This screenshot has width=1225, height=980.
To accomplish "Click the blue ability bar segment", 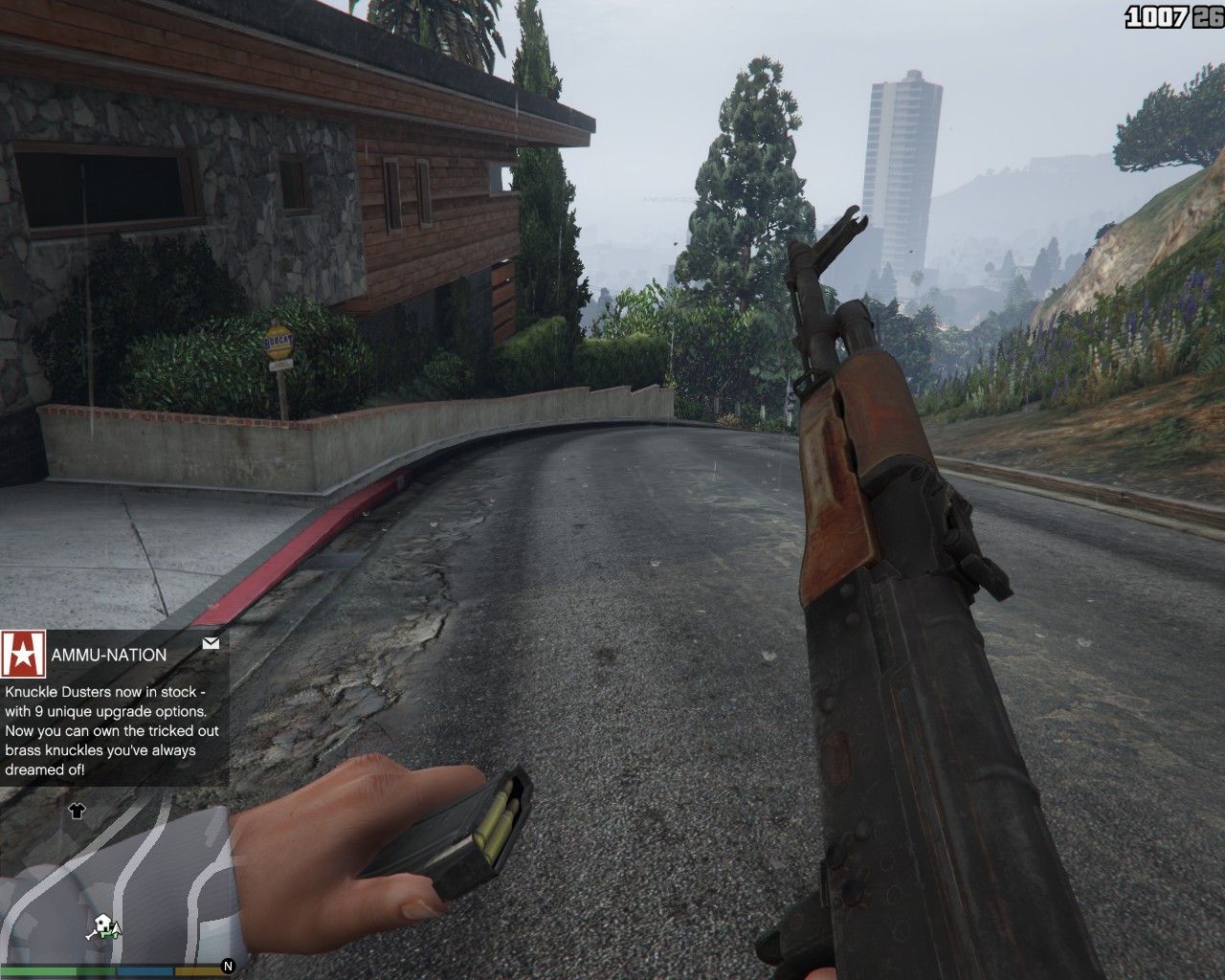I will tap(145, 970).
